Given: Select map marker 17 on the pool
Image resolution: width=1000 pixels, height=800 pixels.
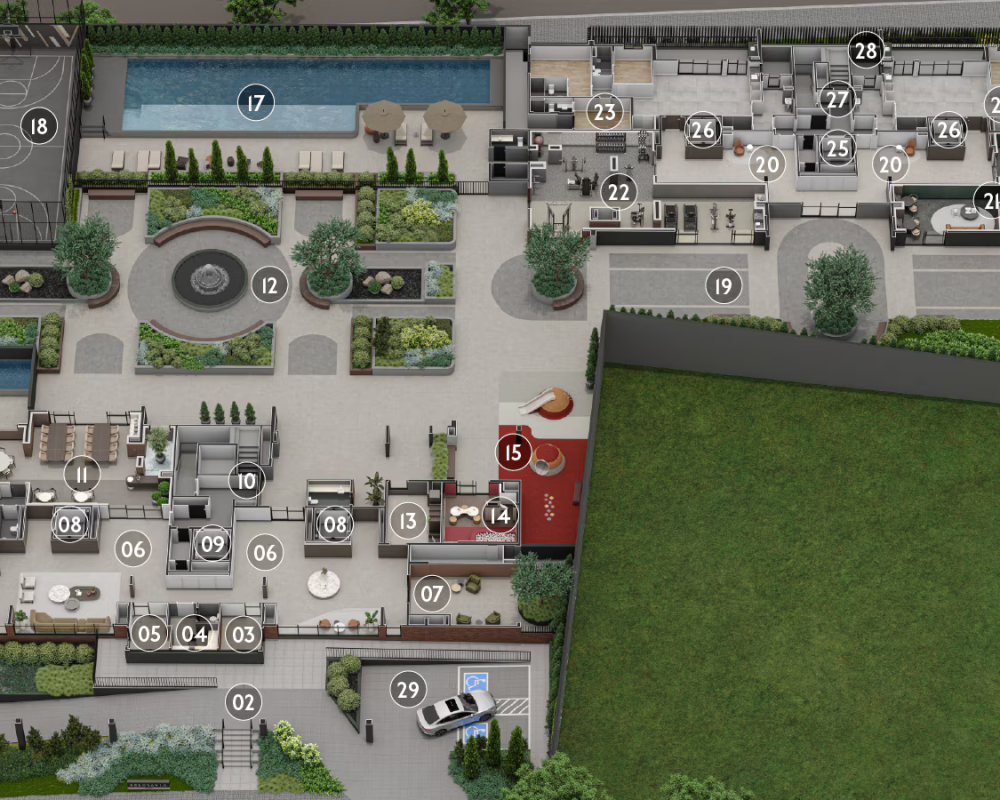Looking at the screenshot, I should 256,102.
